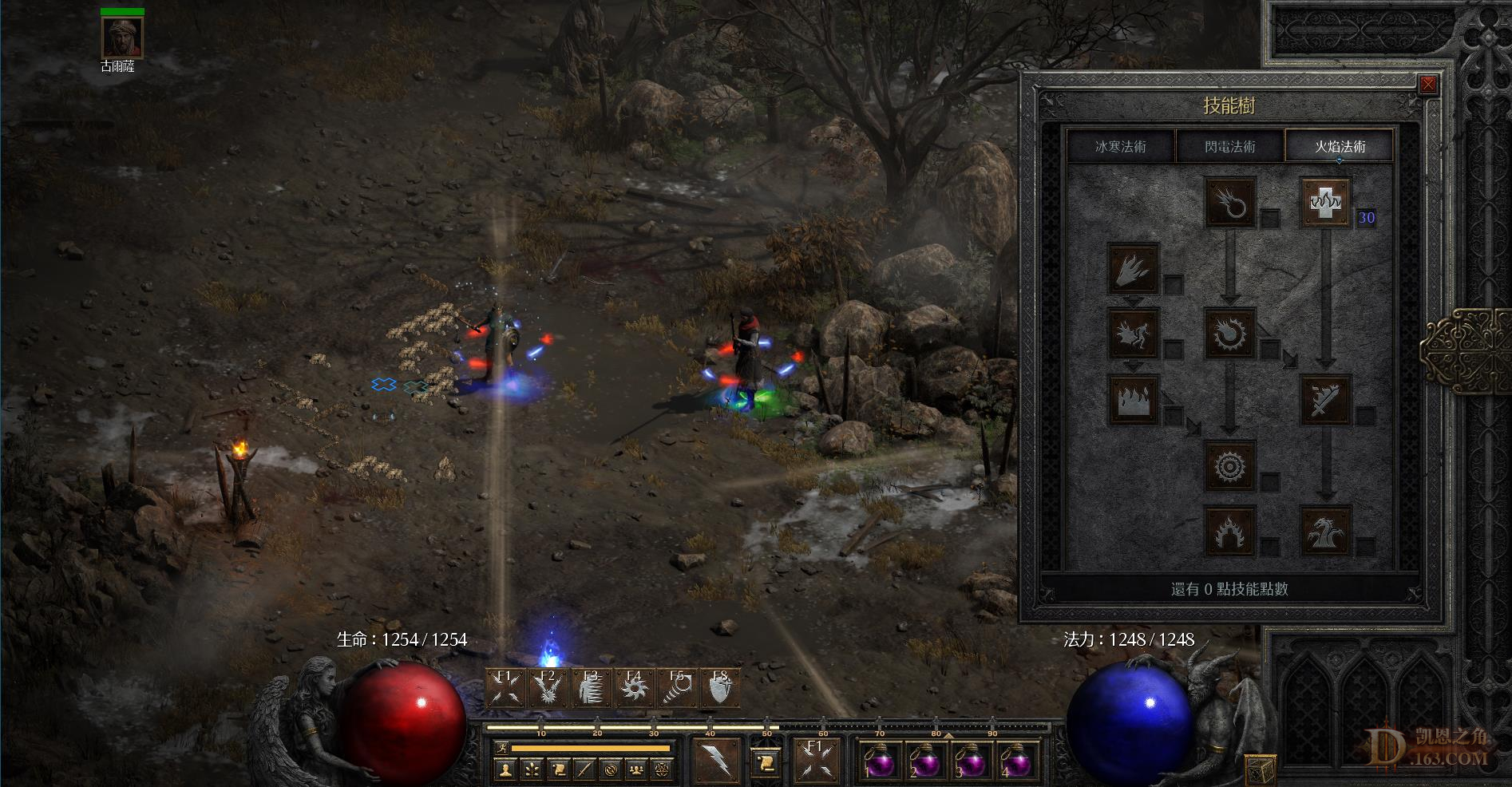
Task: Activate the F8 shield skill hotkey slot
Action: [x=721, y=687]
